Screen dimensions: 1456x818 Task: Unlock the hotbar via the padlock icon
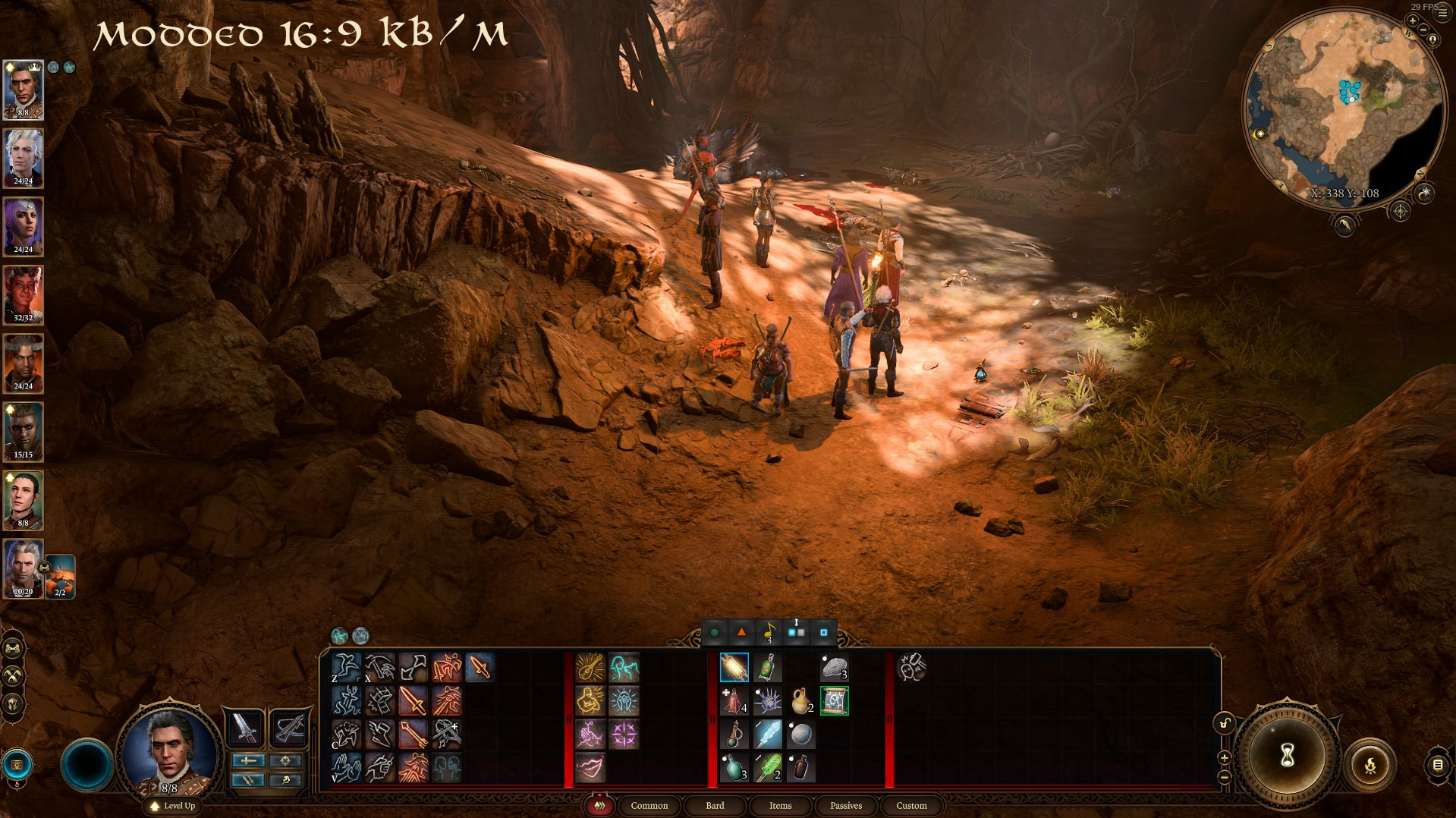tap(1224, 722)
